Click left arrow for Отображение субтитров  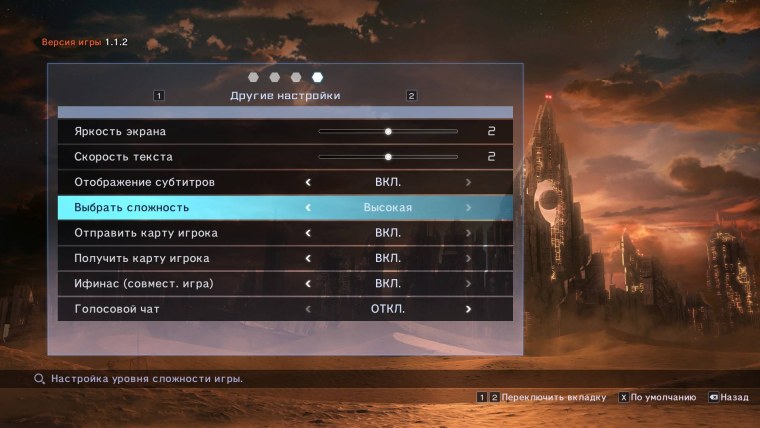pos(308,182)
